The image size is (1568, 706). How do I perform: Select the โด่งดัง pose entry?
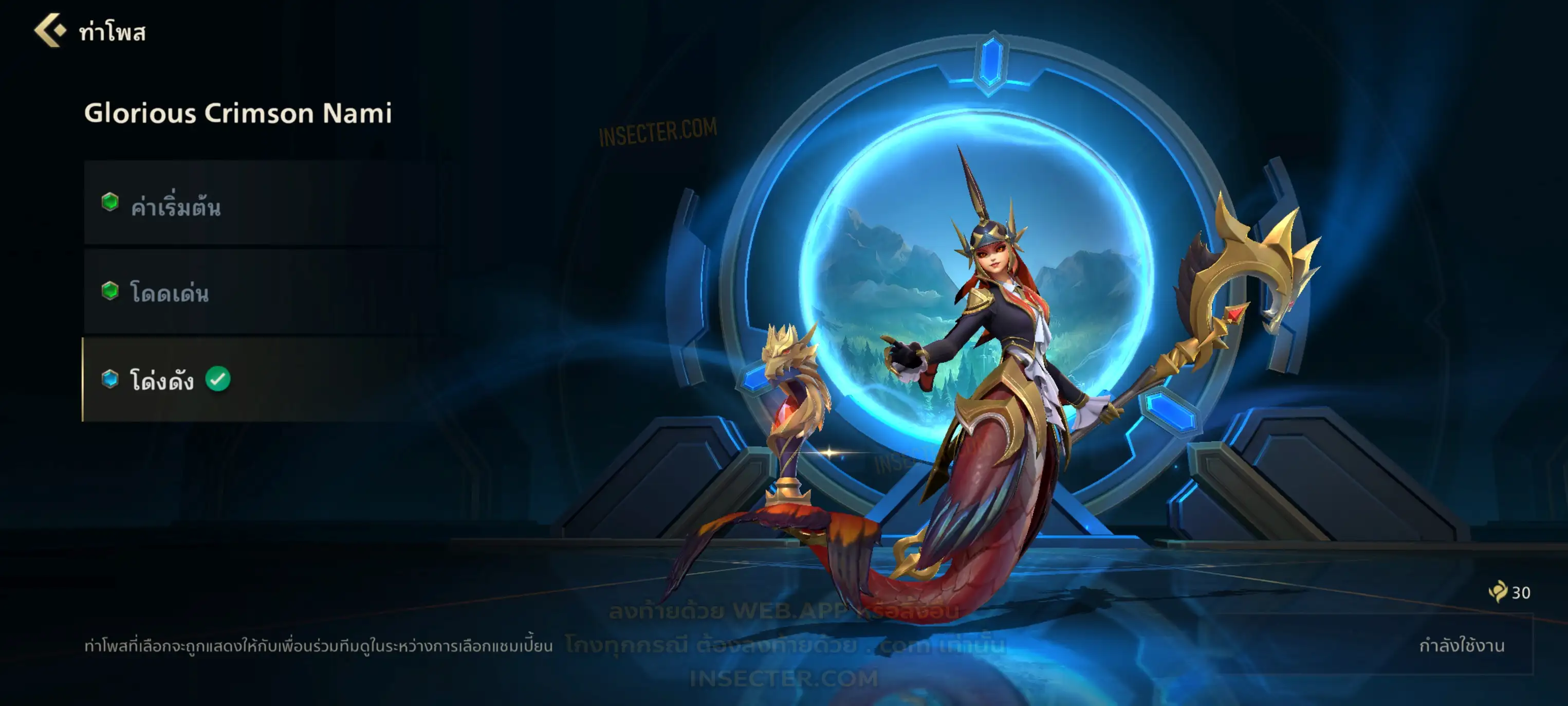coord(264,380)
